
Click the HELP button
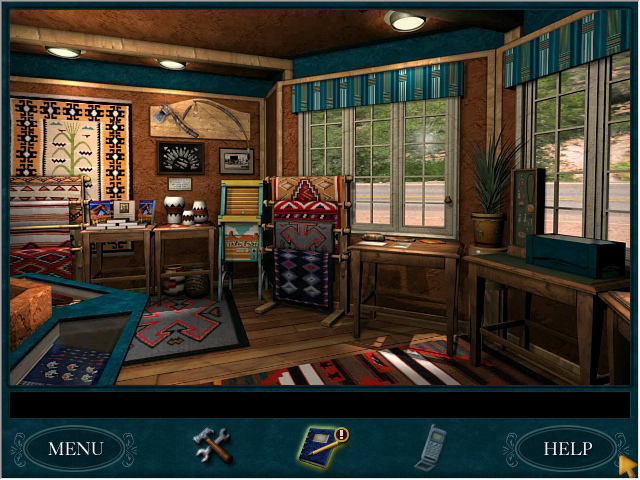click(567, 448)
